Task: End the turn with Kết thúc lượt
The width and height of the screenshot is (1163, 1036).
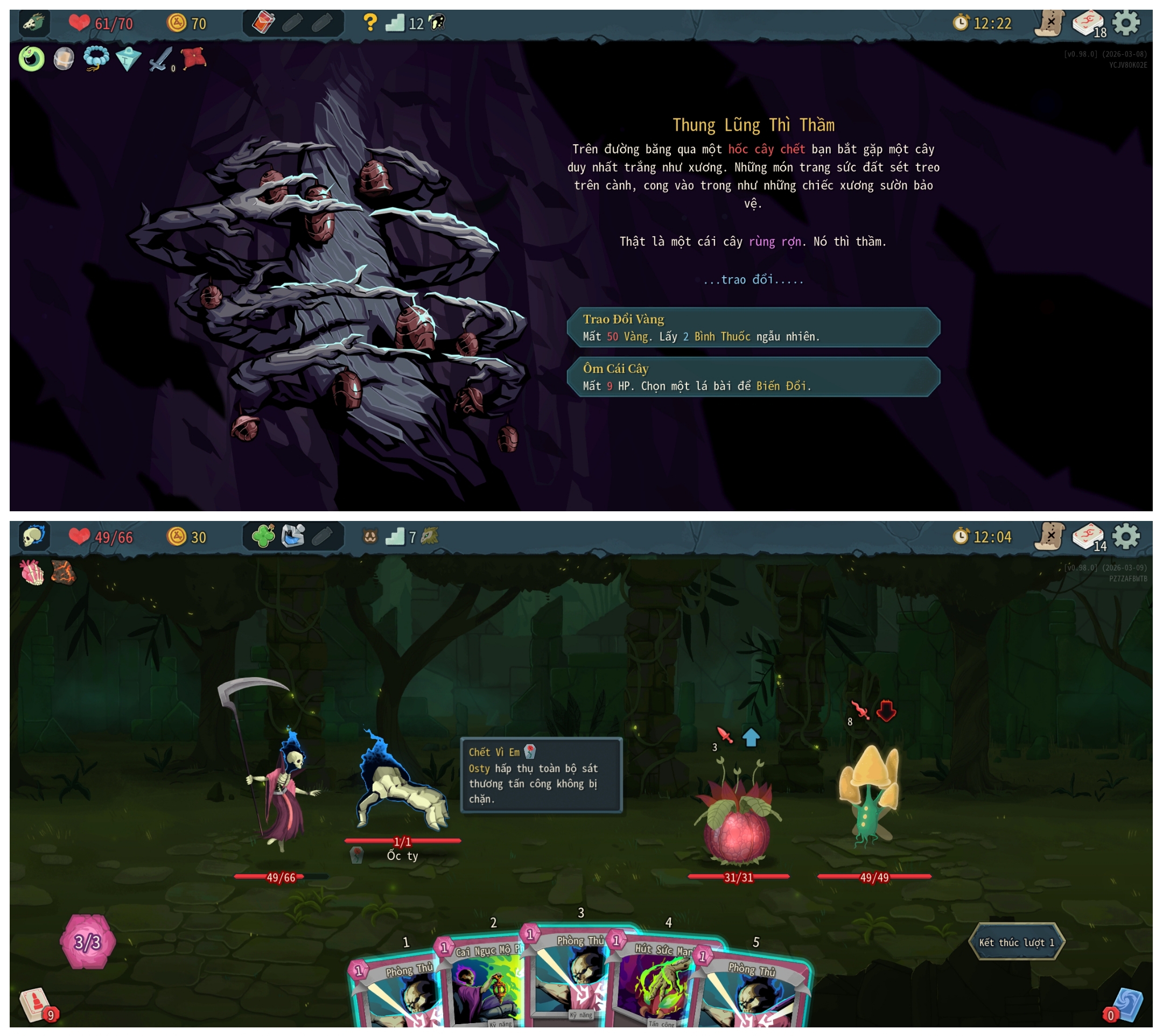Action: coord(1016,942)
